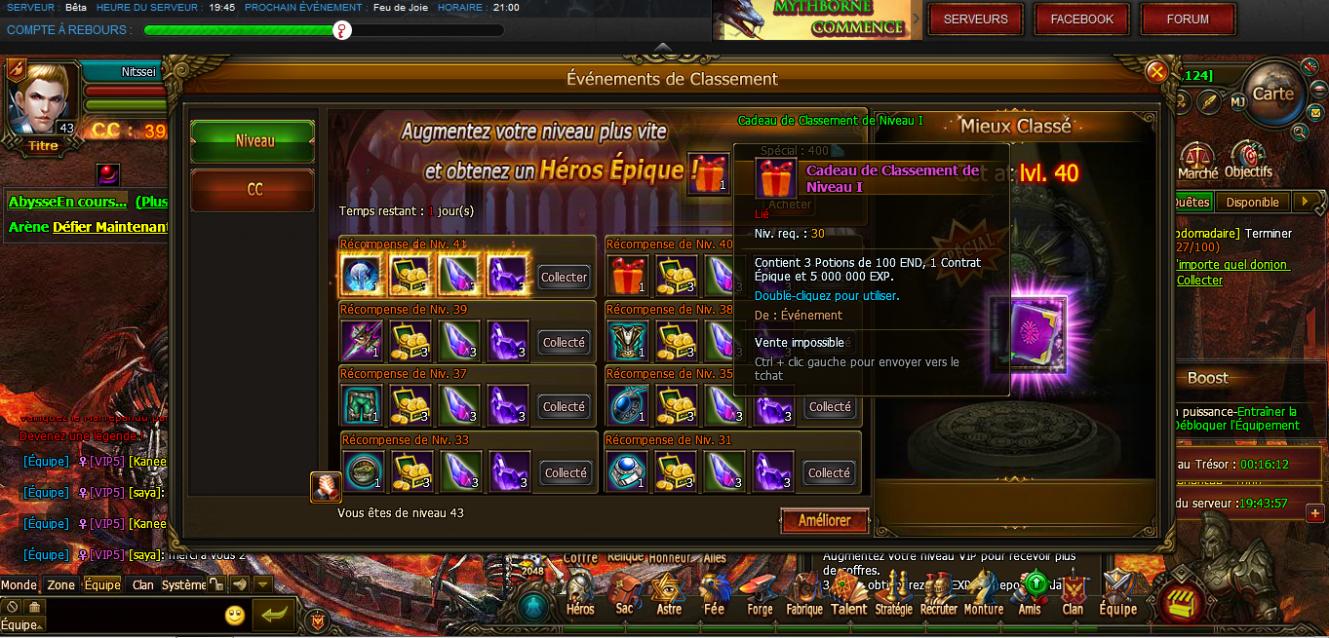The width and height of the screenshot is (1329, 638).
Task: Open the FACEBOOK link button
Action: click(x=1081, y=19)
